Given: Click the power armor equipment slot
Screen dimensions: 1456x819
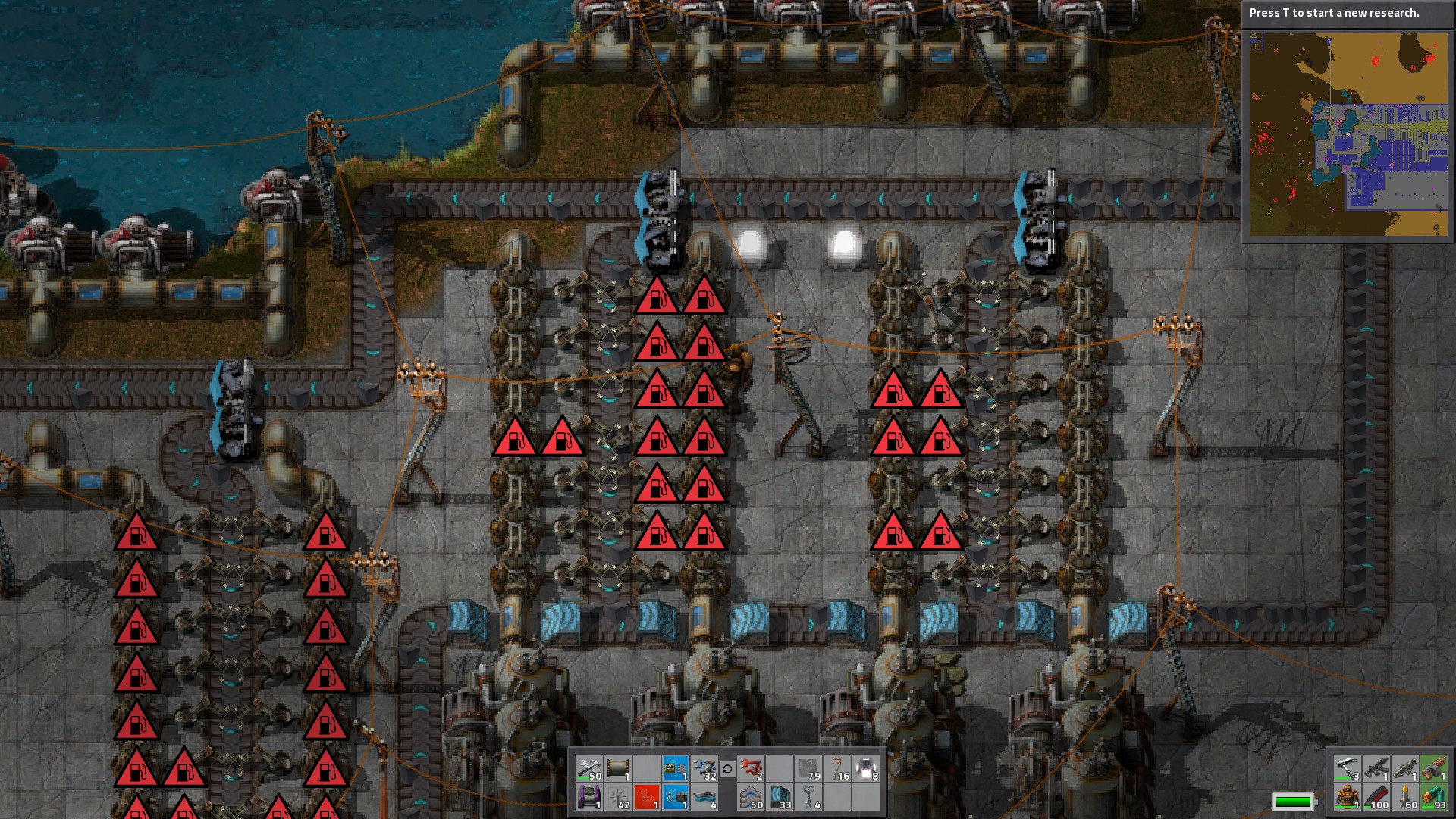Looking at the screenshot, I should click(x=1348, y=797).
